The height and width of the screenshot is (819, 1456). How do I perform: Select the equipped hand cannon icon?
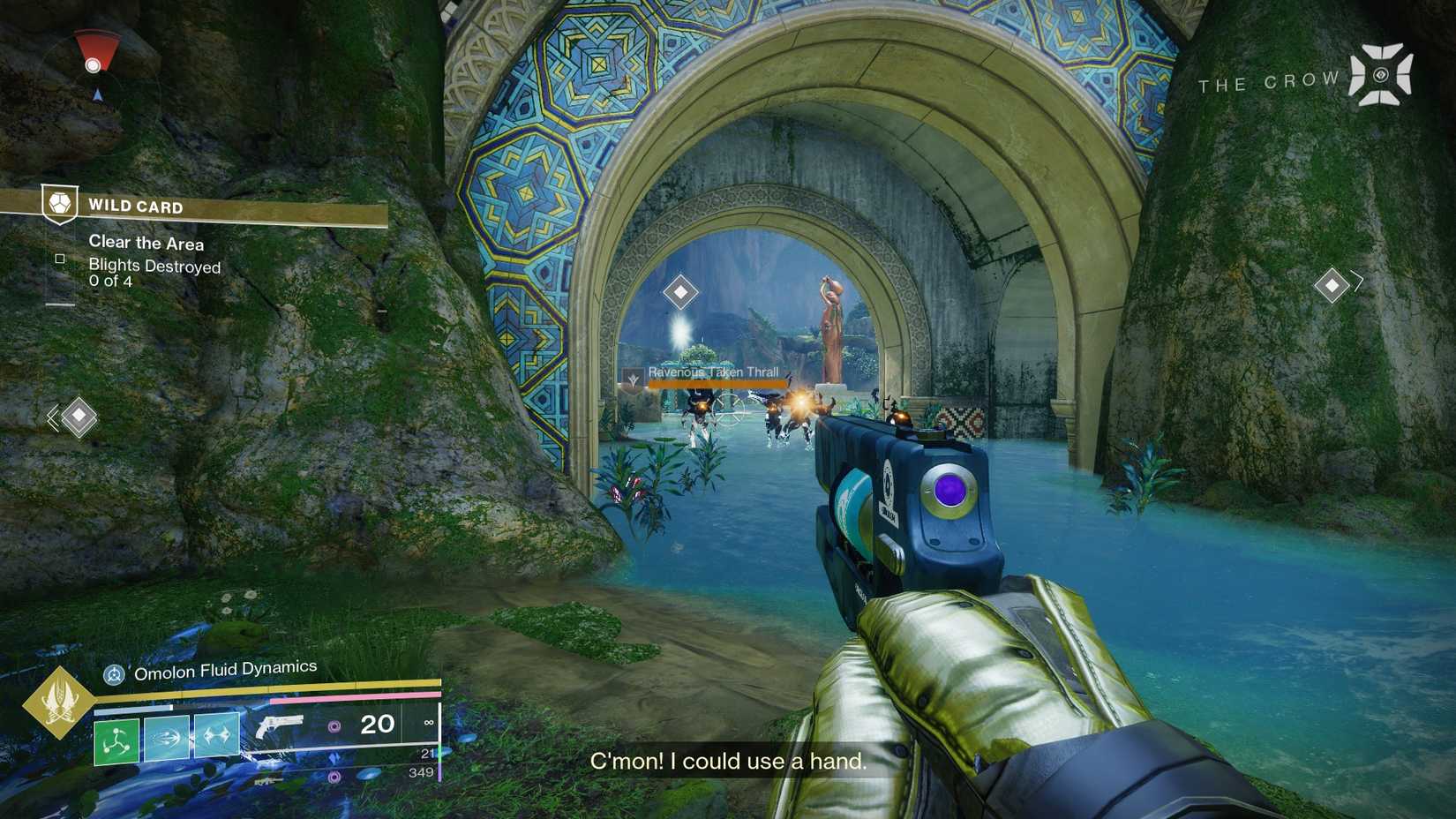point(279,726)
